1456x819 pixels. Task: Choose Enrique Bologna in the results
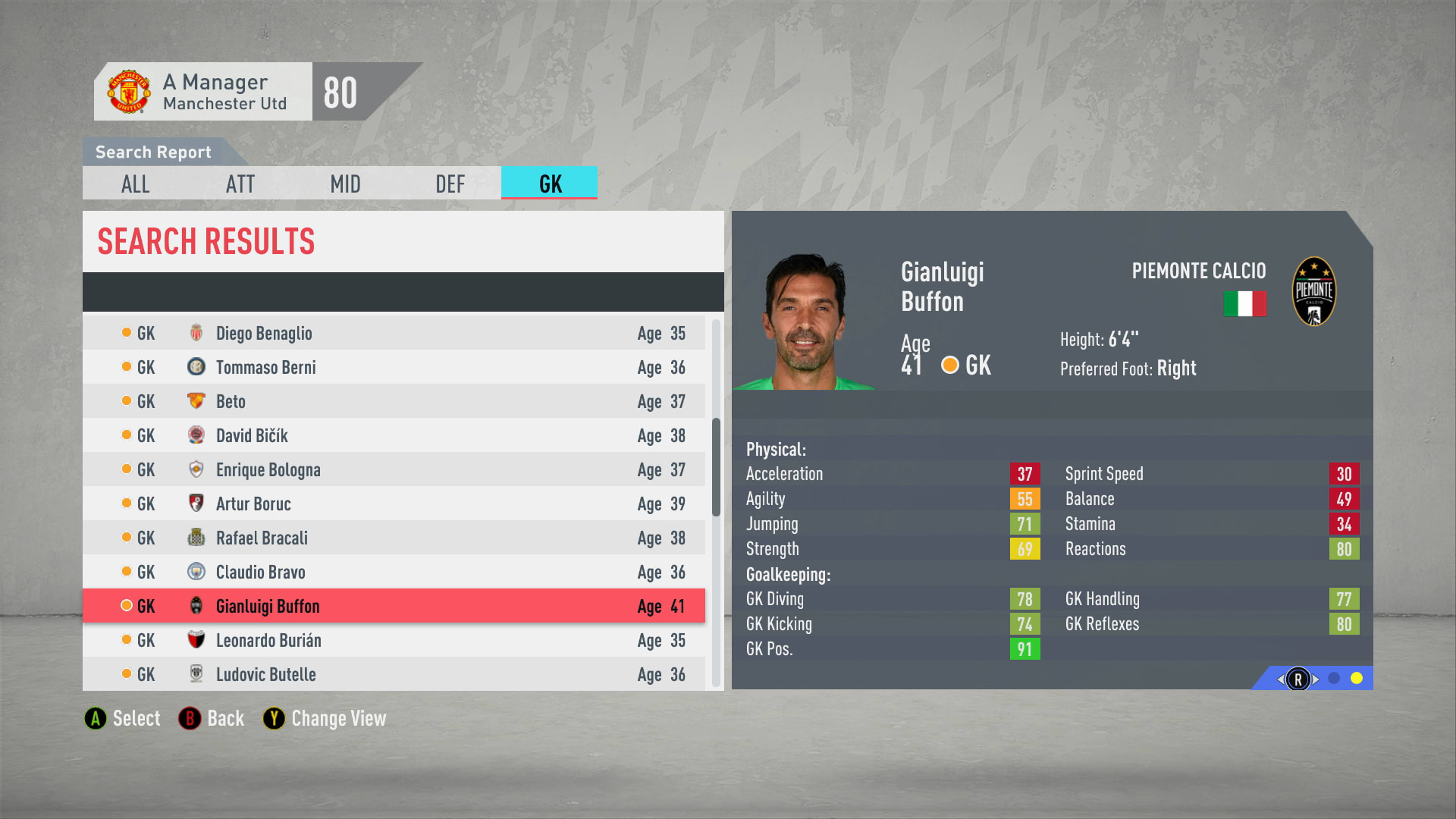click(394, 469)
